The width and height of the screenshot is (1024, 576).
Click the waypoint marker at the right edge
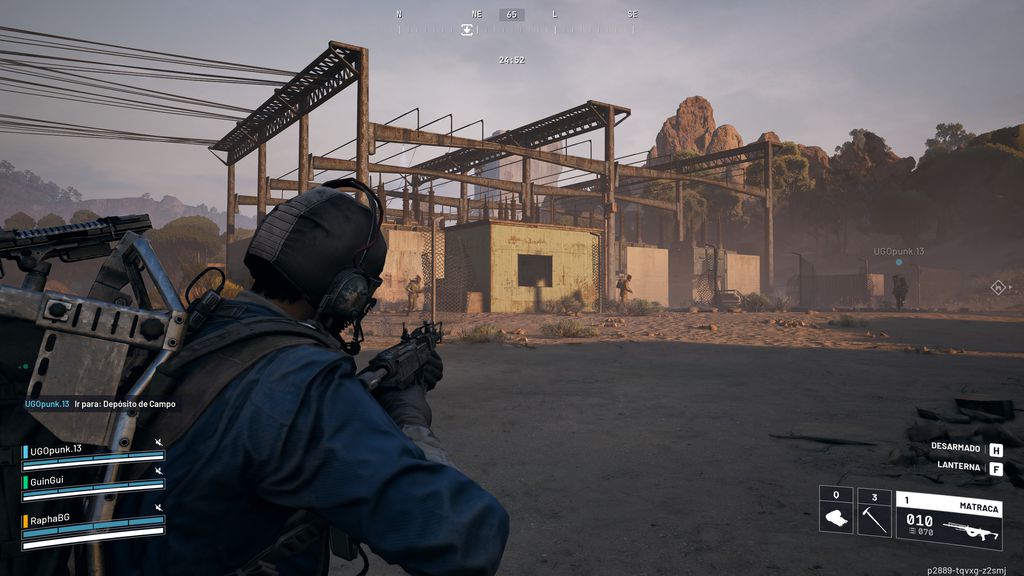point(997,287)
